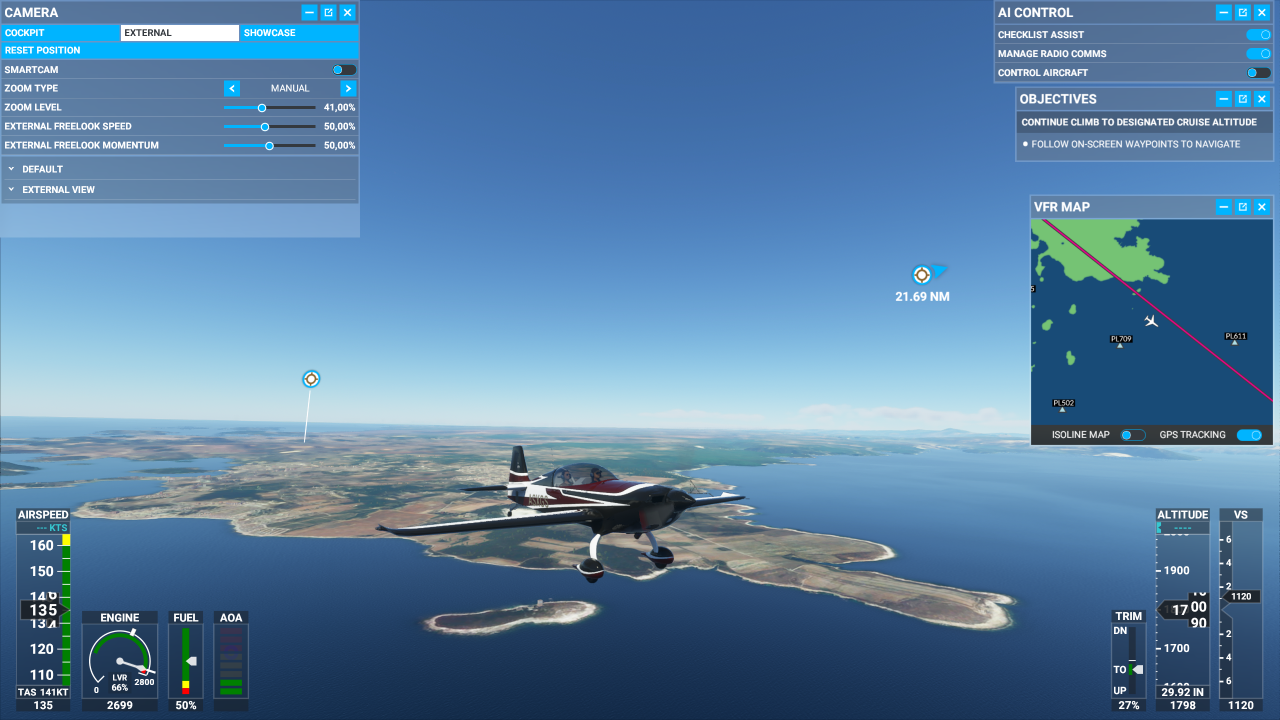The image size is (1280, 720).
Task: Enable the Control Aircraft AI toggle
Action: [x=1258, y=73]
